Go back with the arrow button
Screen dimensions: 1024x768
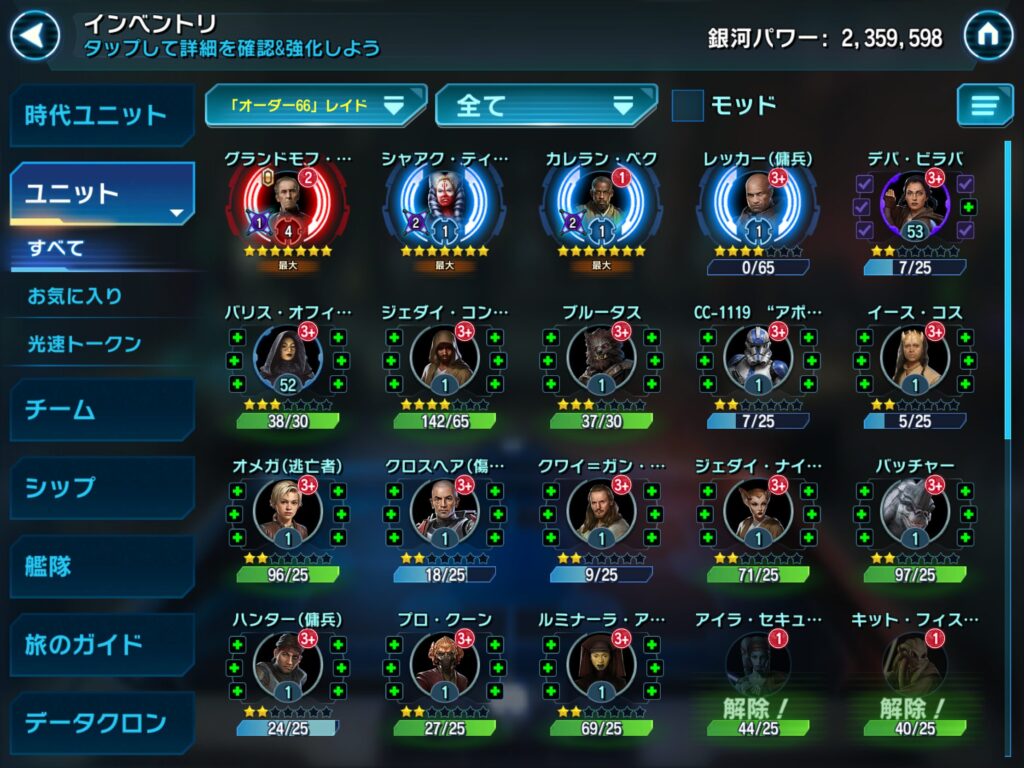(x=34, y=37)
